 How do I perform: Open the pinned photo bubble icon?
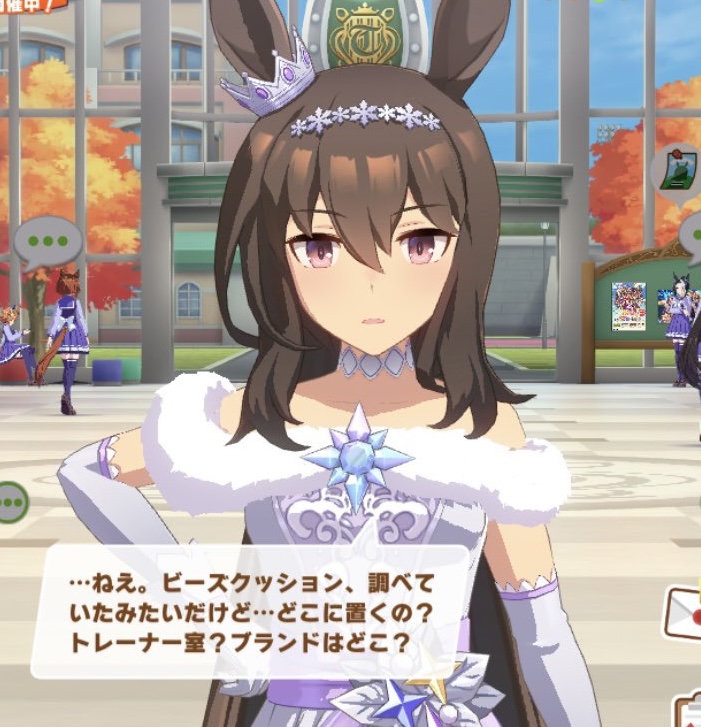click(x=676, y=170)
